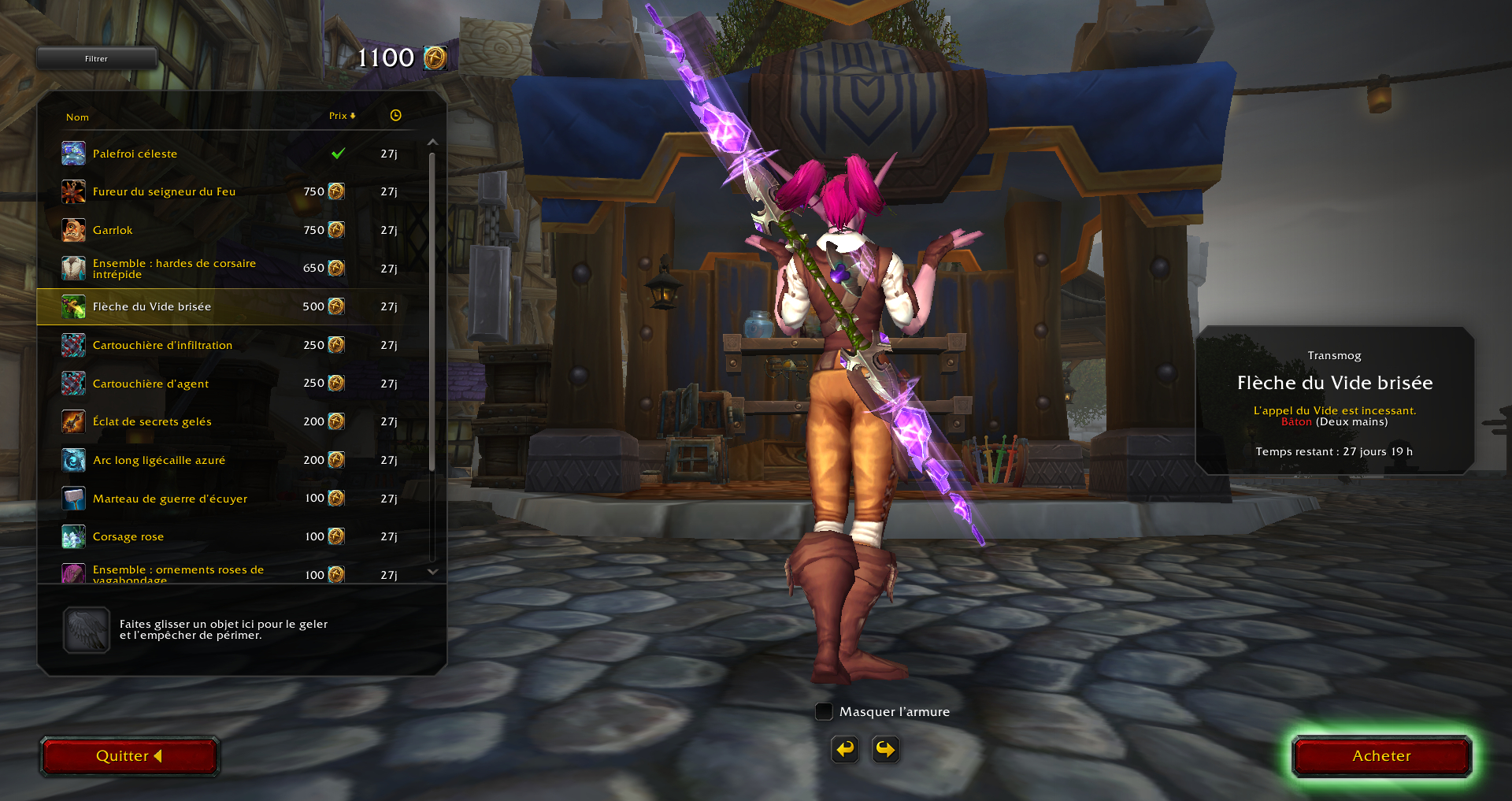Buy the item with Acheter
The height and width of the screenshot is (801, 1512).
(x=1381, y=756)
